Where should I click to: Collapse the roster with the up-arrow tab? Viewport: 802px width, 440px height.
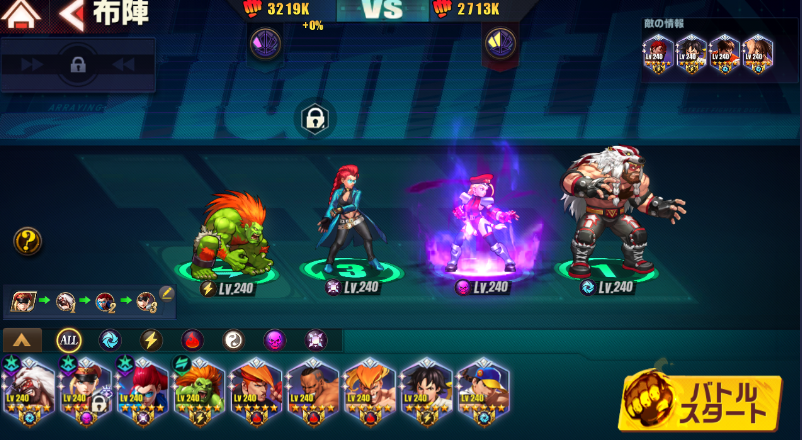coord(22,340)
